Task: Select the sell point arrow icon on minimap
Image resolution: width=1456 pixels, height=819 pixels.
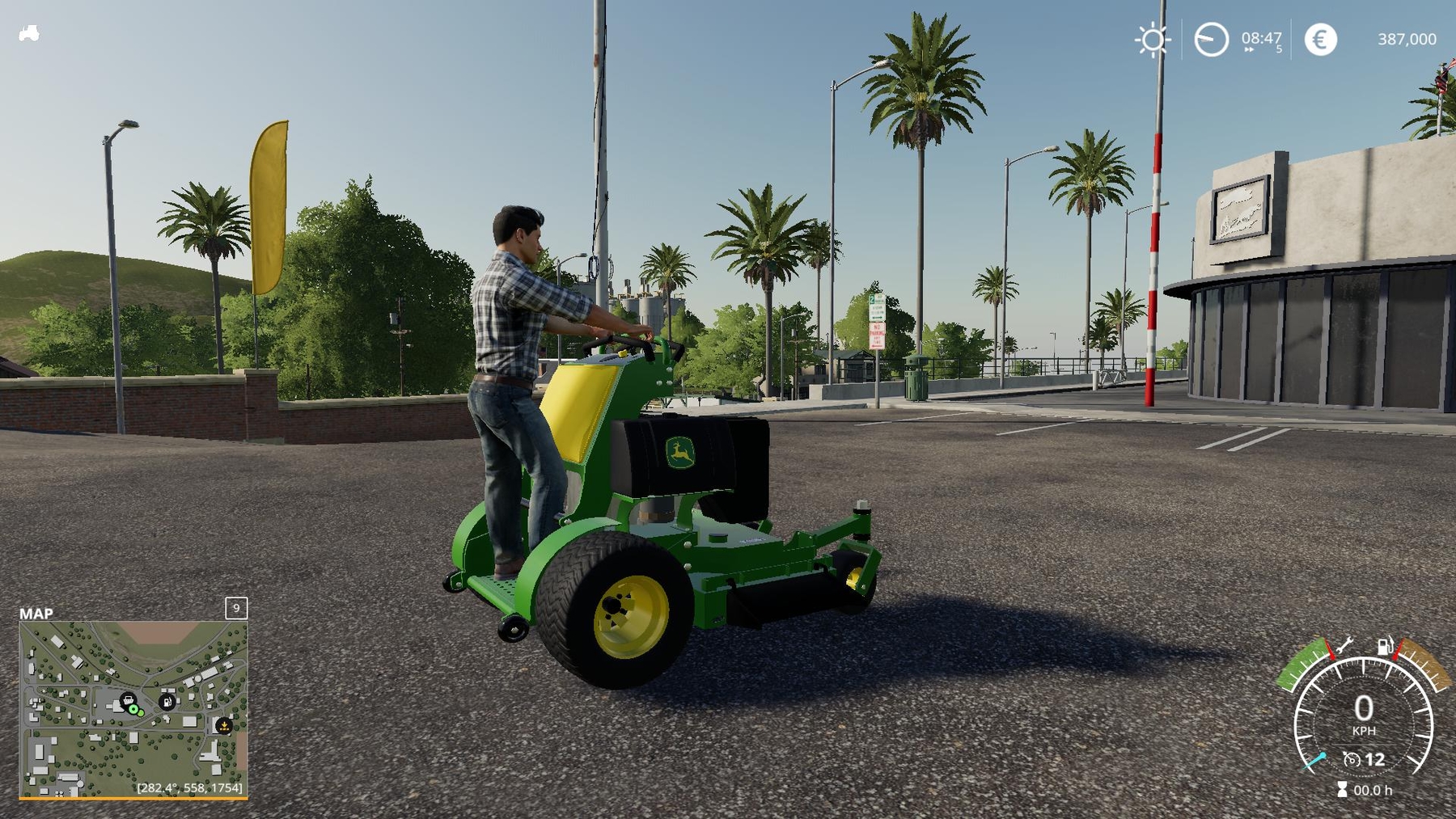Action: 225,727
